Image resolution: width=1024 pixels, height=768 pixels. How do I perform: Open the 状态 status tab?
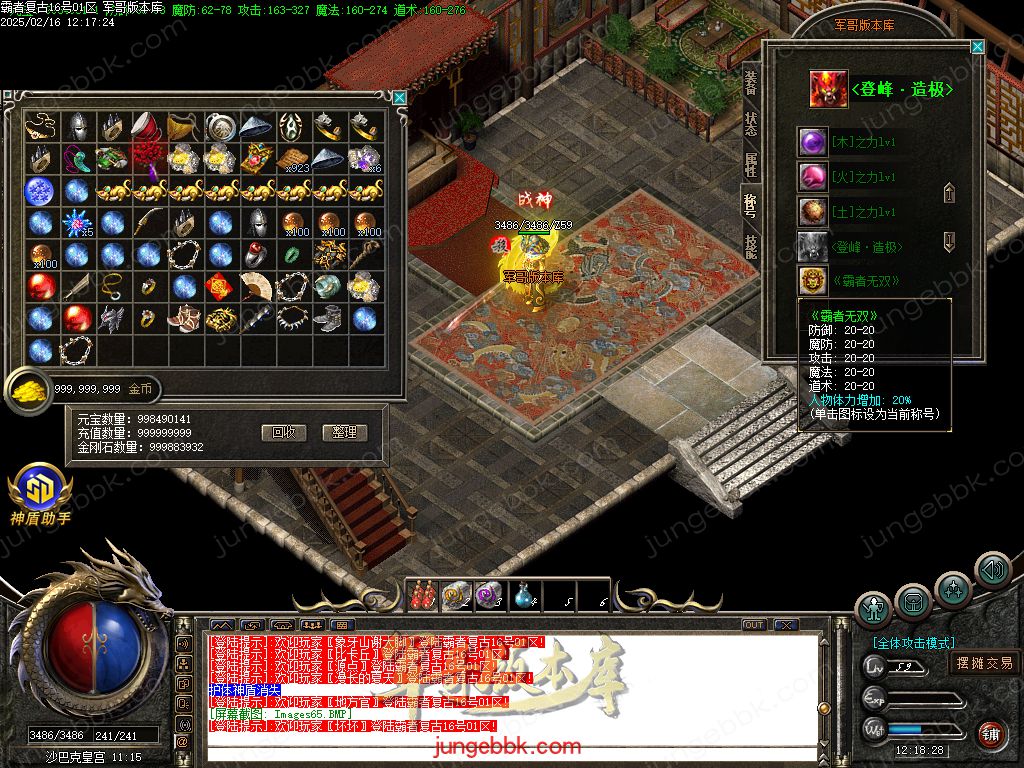click(x=751, y=124)
